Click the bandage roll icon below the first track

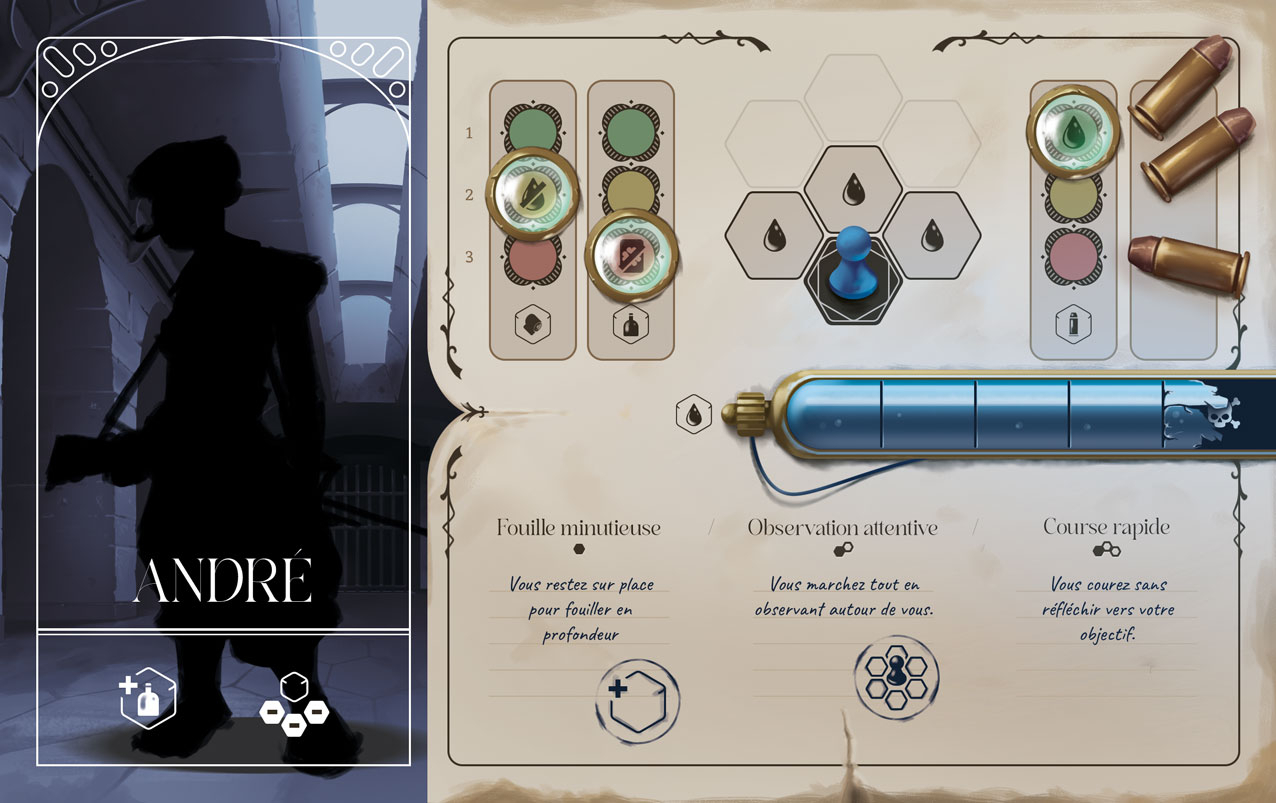pos(532,324)
